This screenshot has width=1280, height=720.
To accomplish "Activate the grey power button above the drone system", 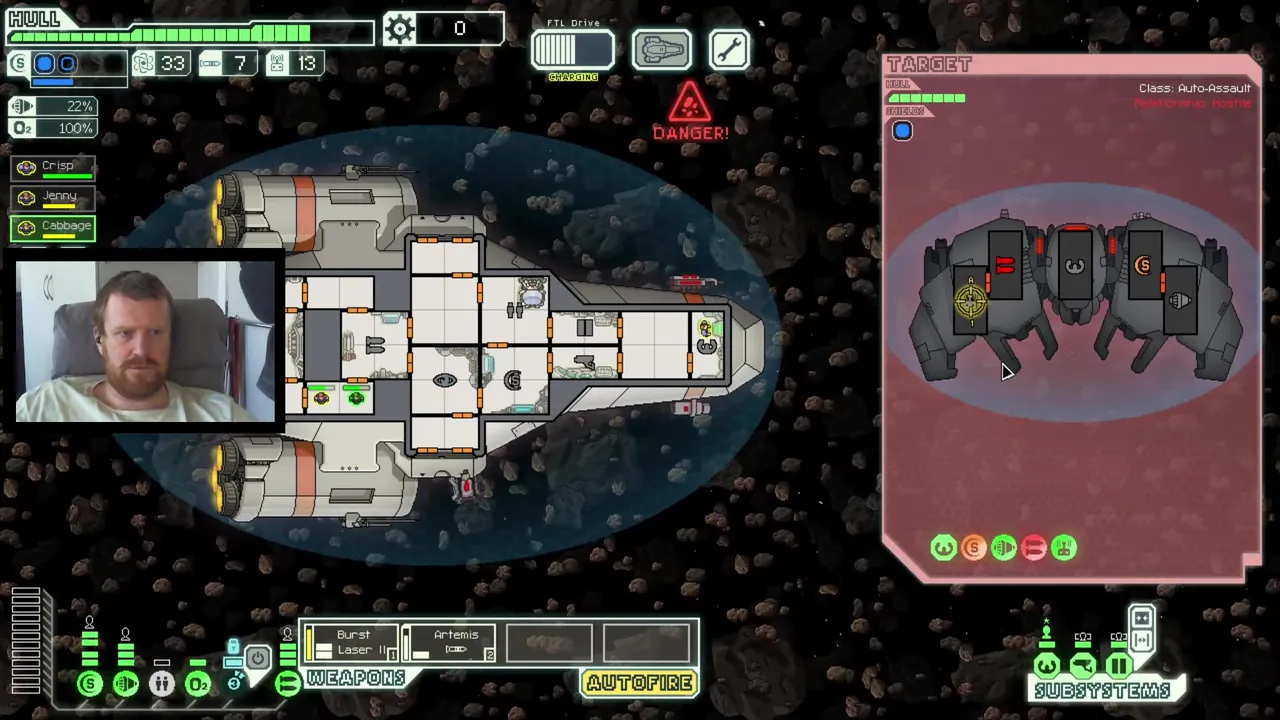I will [257, 658].
